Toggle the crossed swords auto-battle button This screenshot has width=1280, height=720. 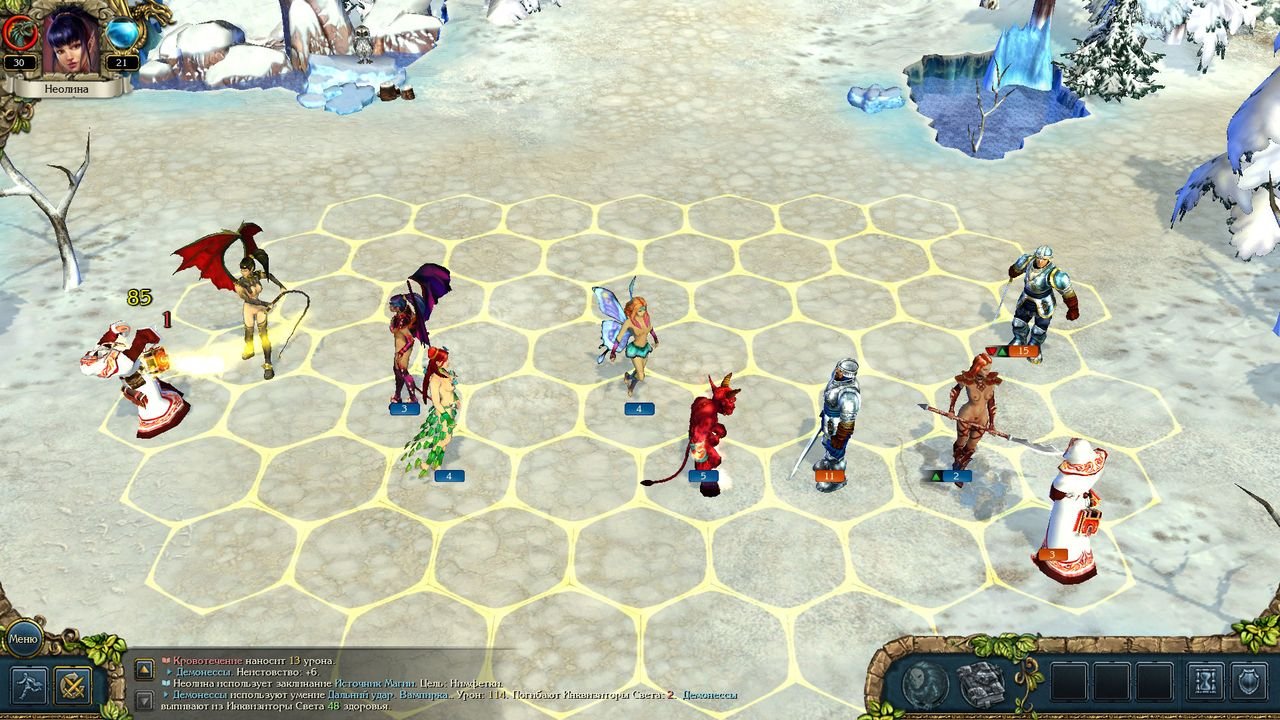point(73,686)
